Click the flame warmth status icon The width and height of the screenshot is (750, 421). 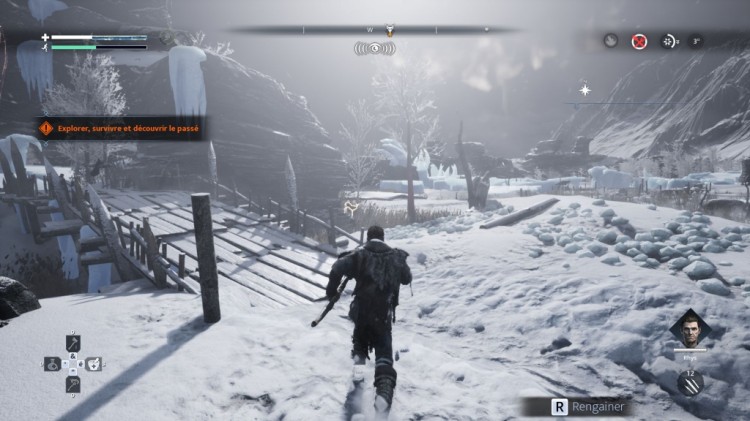coord(610,41)
